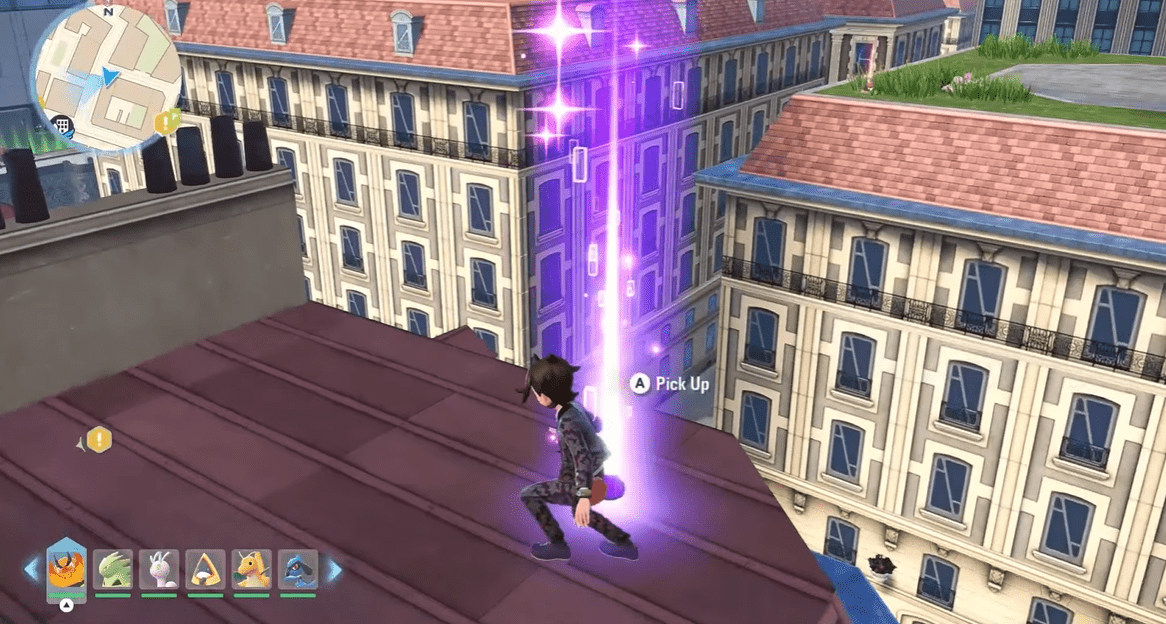The height and width of the screenshot is (624, 1166).
Task: Select the yellow exclamation quest marker on minimap
Action: click(166, 122)
